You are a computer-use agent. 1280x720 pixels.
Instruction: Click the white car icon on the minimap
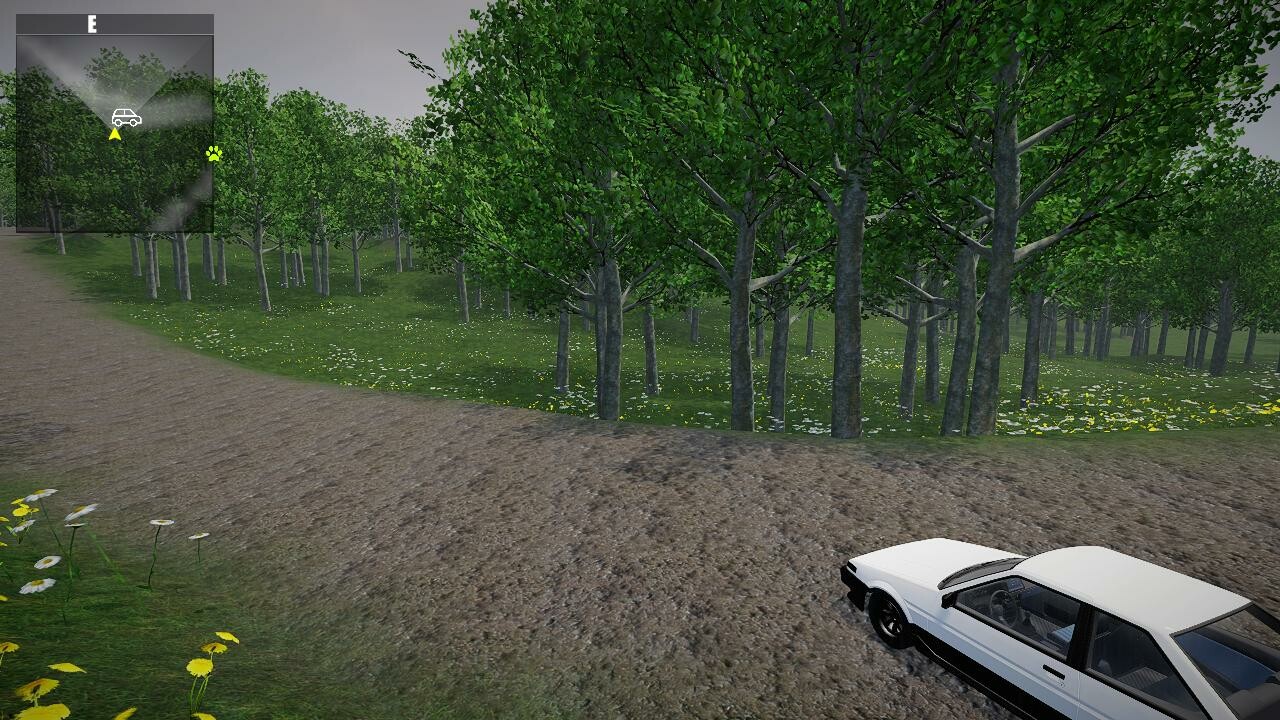coord(126,115)
